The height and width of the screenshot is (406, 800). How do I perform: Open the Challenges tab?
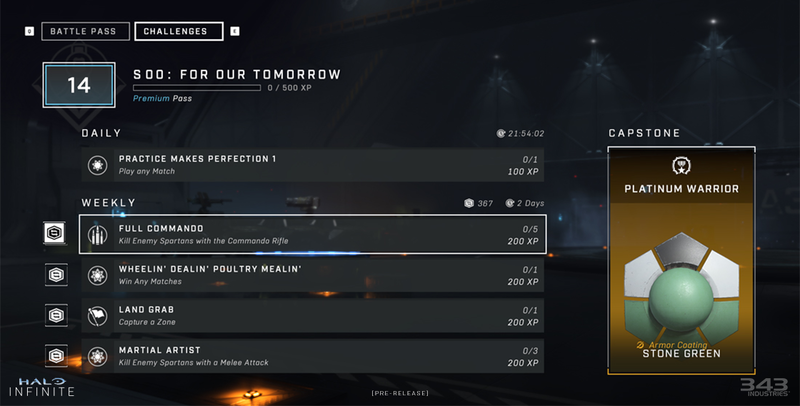178,31
